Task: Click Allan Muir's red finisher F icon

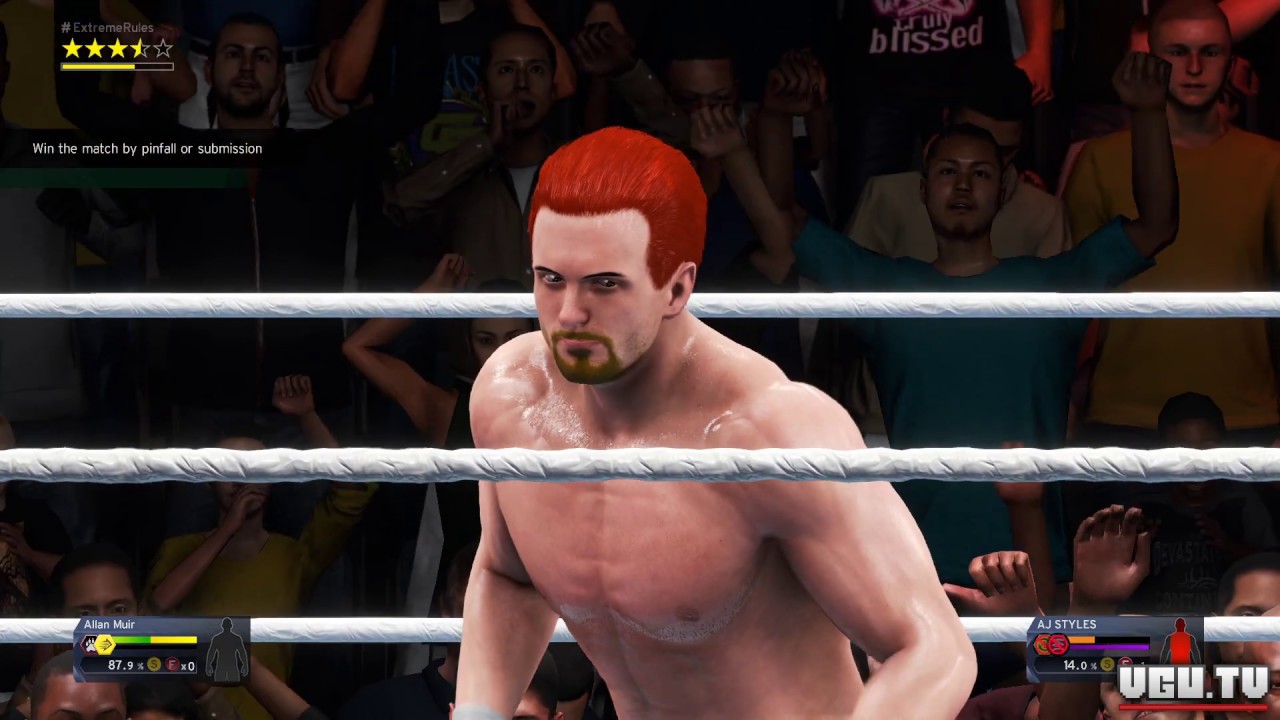Action: point(171,665)
